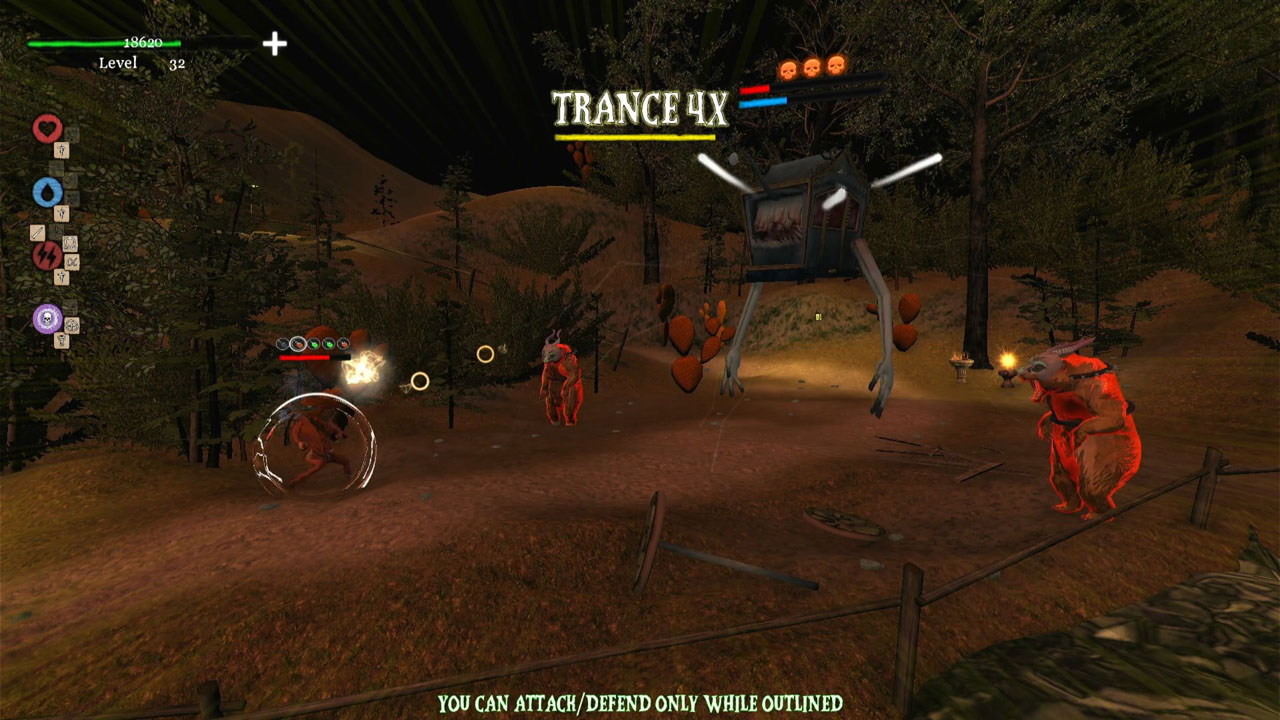This screenshot has width=1280, height=720.
Task: Select the pentagram rune beside the skull icon
Action: pos(71,326)
